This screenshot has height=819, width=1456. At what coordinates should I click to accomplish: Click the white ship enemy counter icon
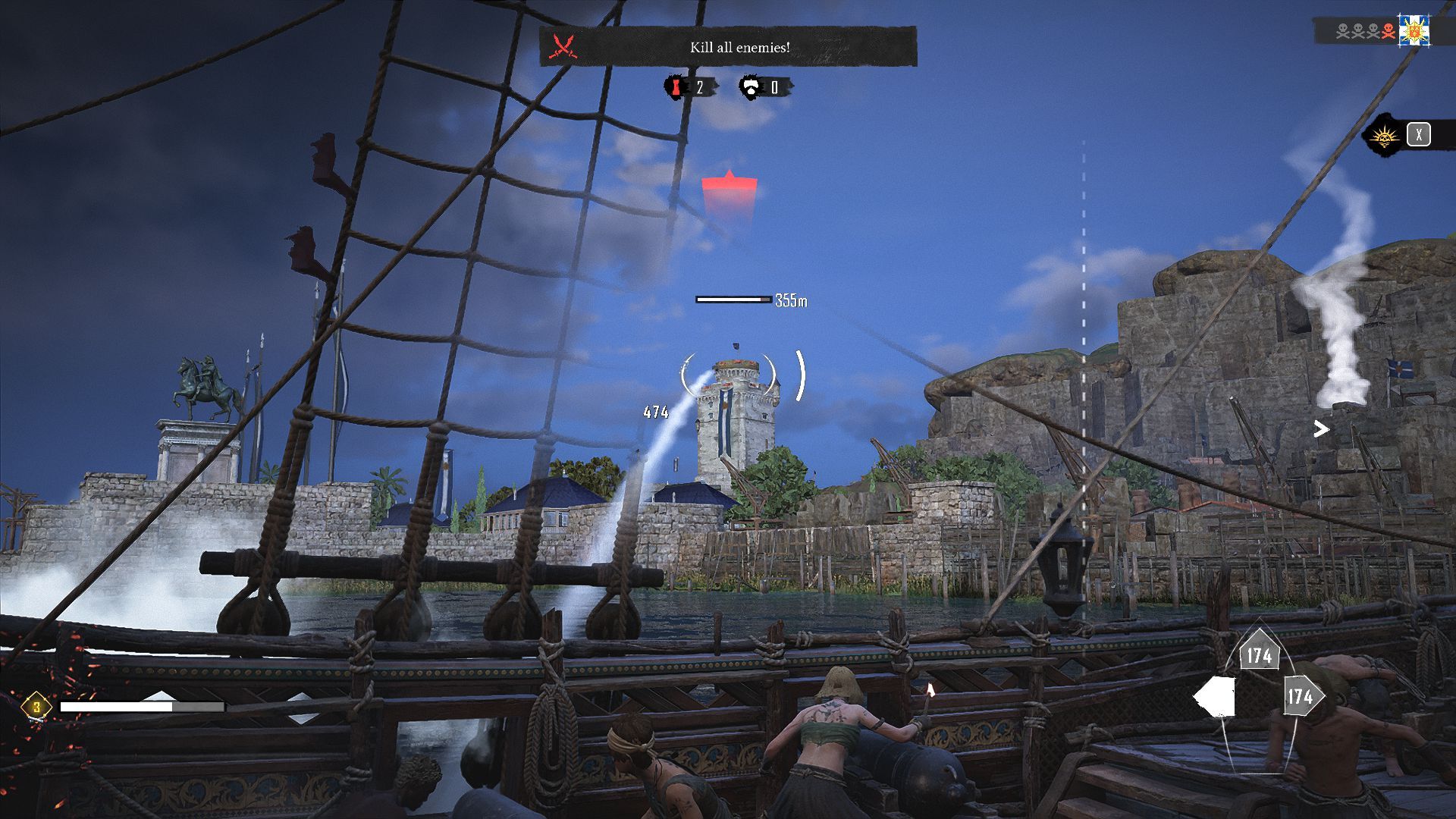click(x=751, y=88)
